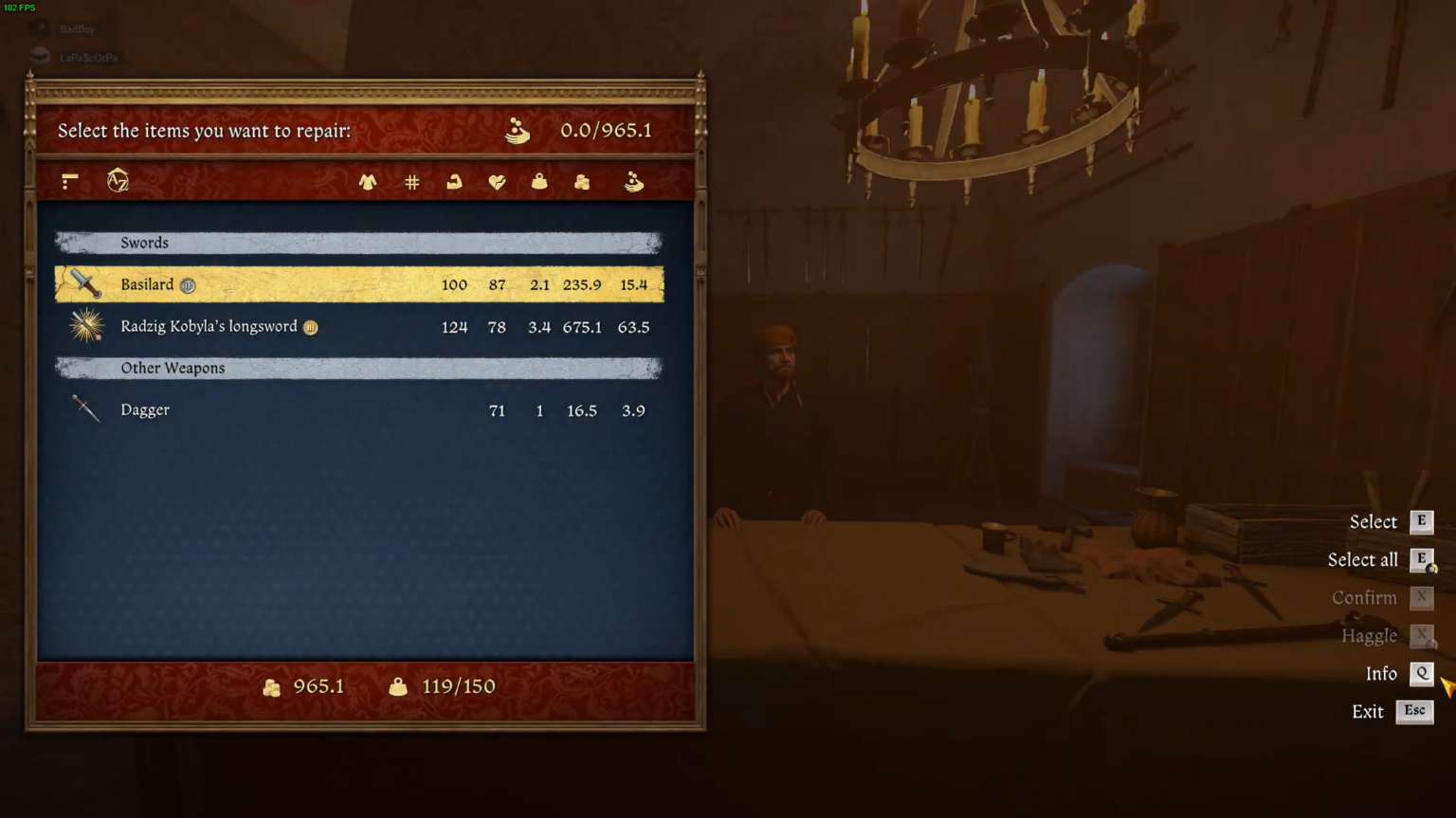The height and width of the screenshot is (818, 1456).
Task: Click the strength arm column icon
Action: 453,182
